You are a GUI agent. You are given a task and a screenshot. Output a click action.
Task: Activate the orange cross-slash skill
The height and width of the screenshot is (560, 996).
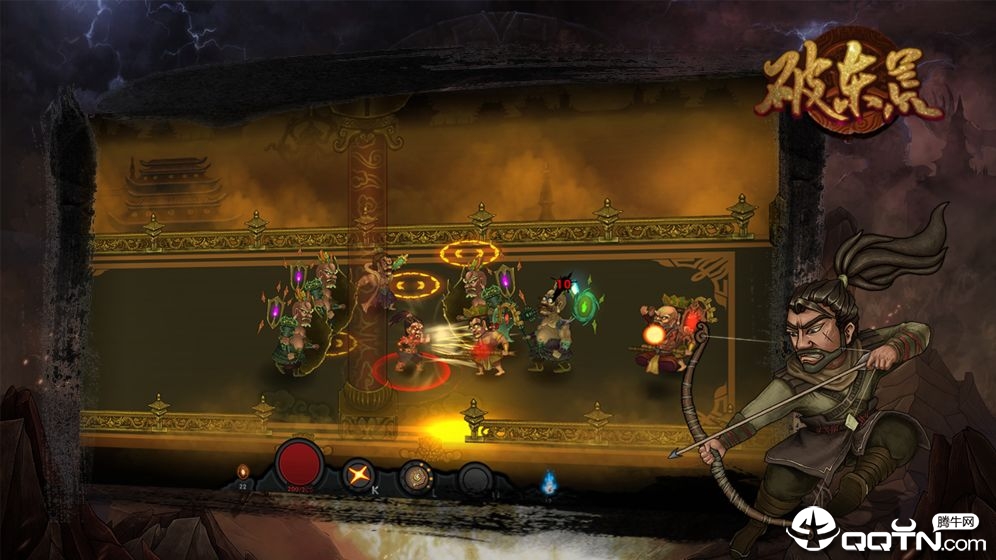pyautogui.click(x=356, y=474)
